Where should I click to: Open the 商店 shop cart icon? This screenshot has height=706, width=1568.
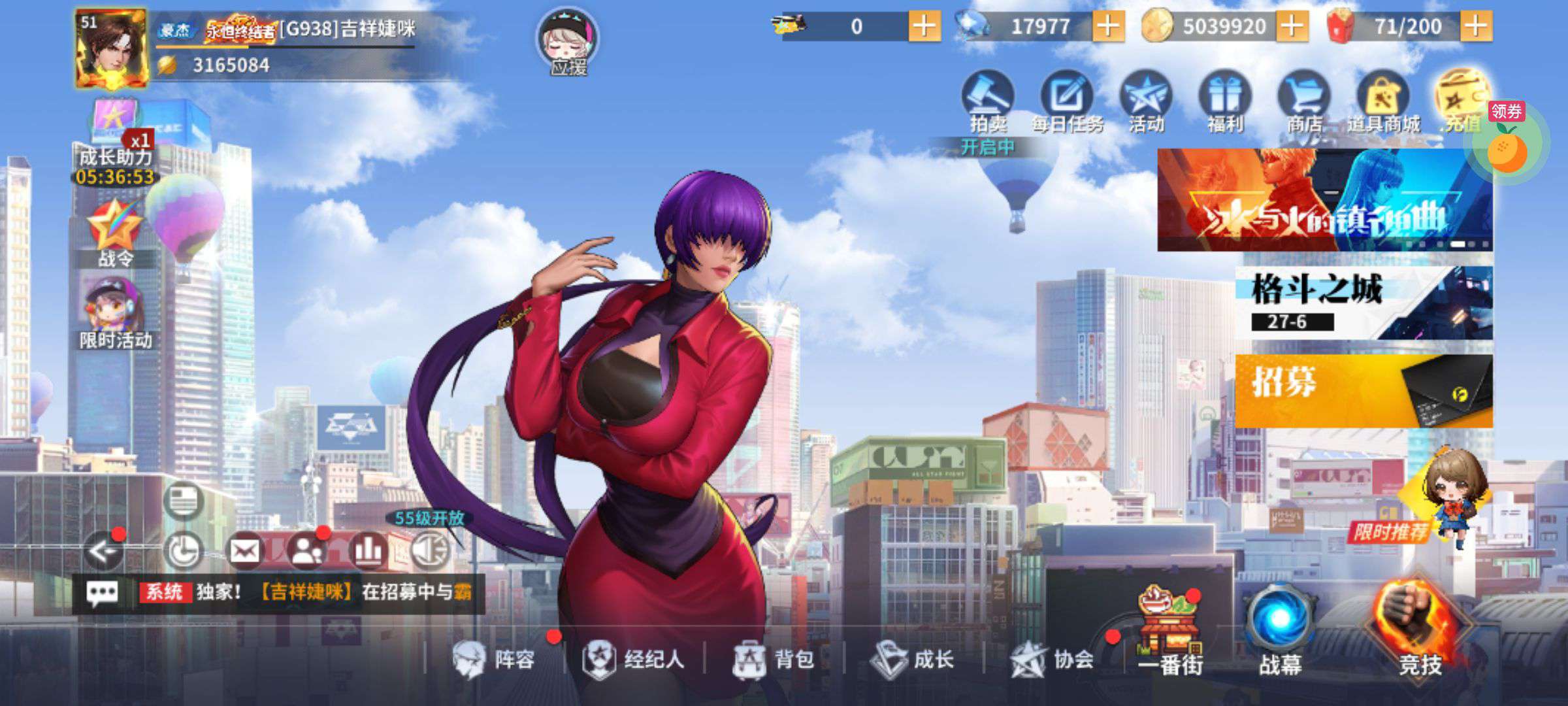[1303, 103]
